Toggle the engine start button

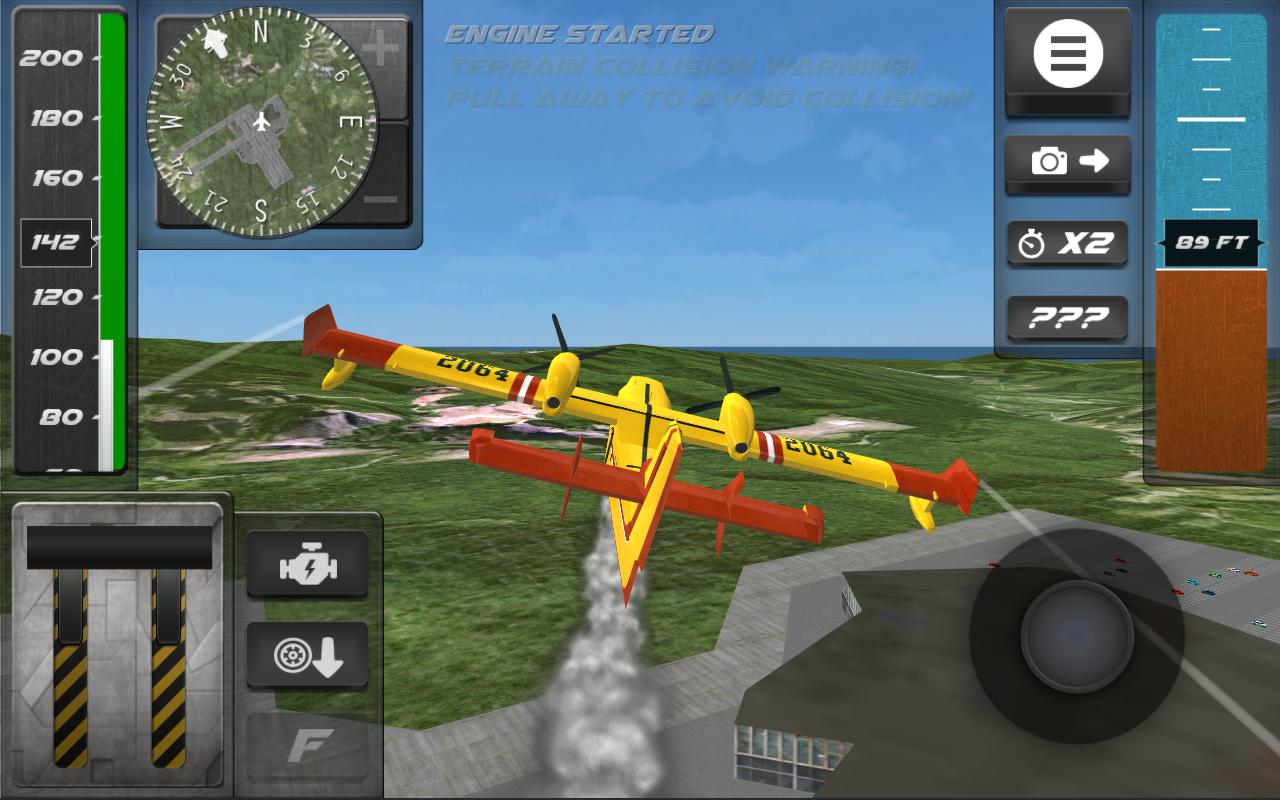tap(307, 566)
